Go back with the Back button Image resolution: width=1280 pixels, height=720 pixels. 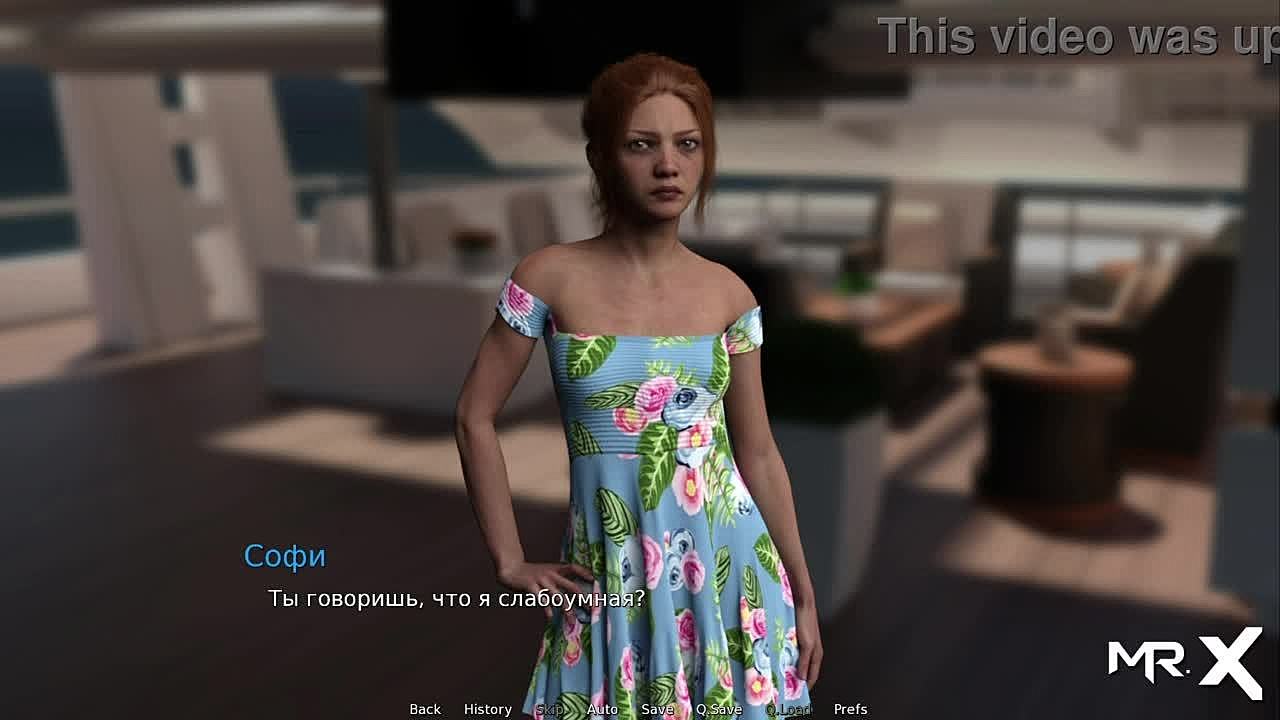[x=425, y=709]
